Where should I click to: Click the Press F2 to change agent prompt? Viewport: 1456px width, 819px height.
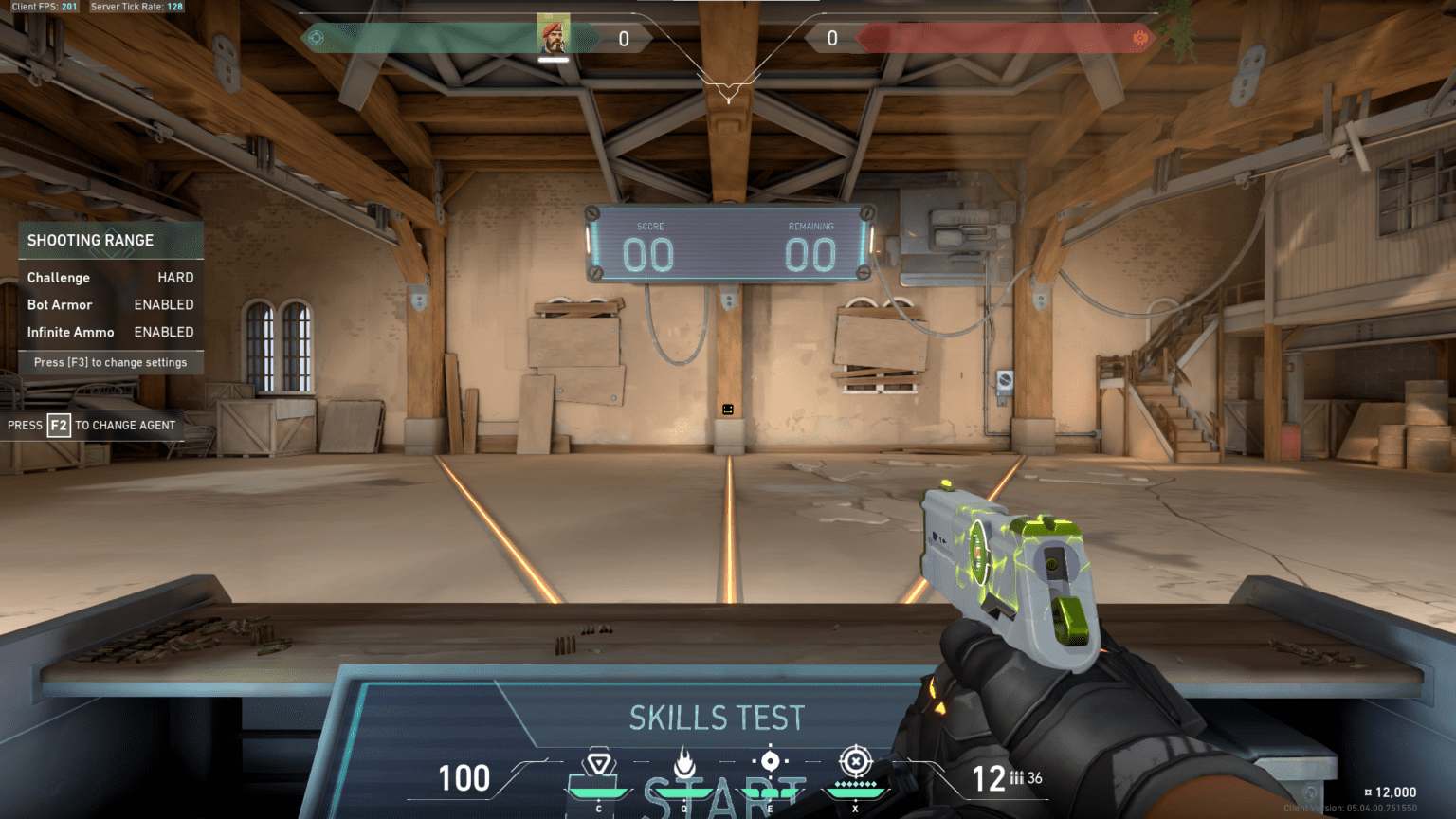point(92,425)
